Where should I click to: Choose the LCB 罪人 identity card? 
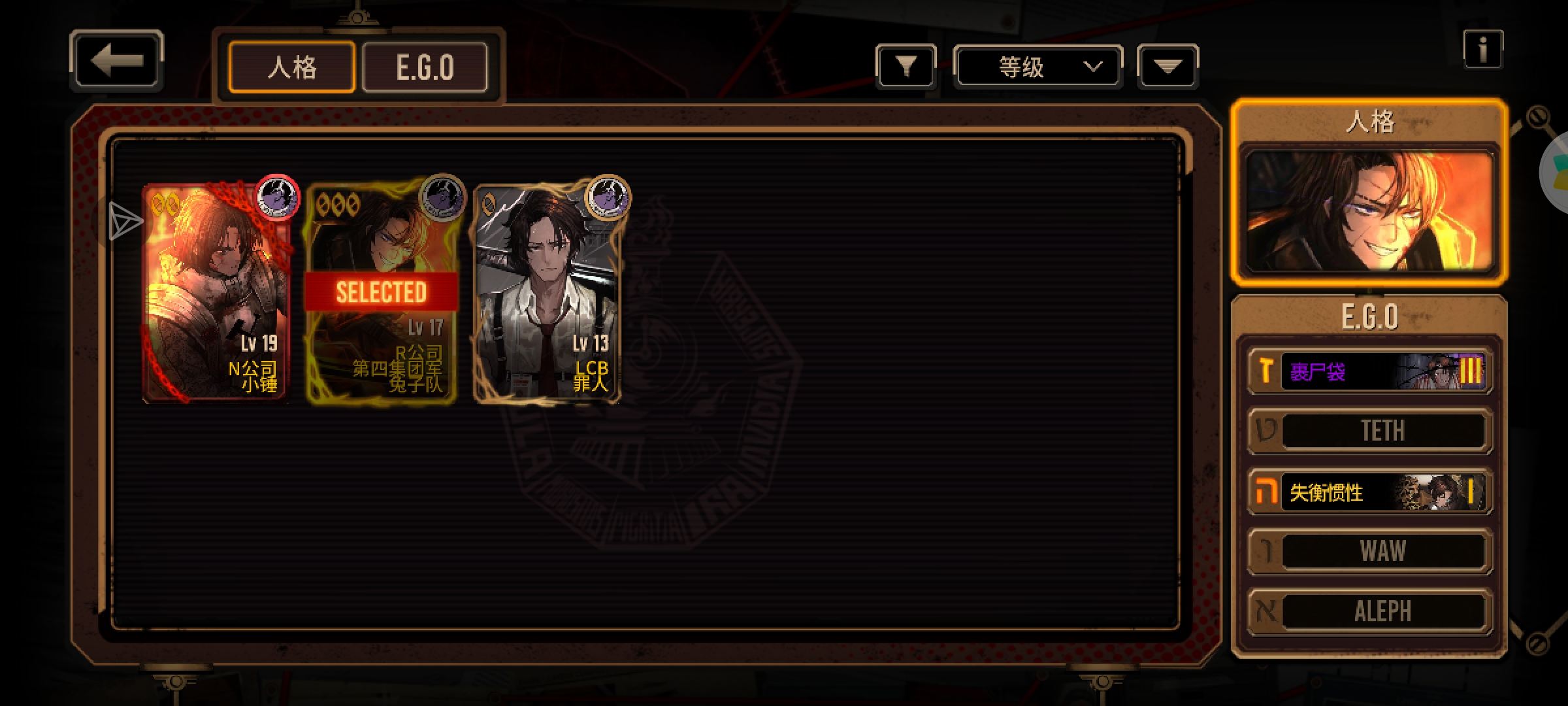(x=547, y=292)
